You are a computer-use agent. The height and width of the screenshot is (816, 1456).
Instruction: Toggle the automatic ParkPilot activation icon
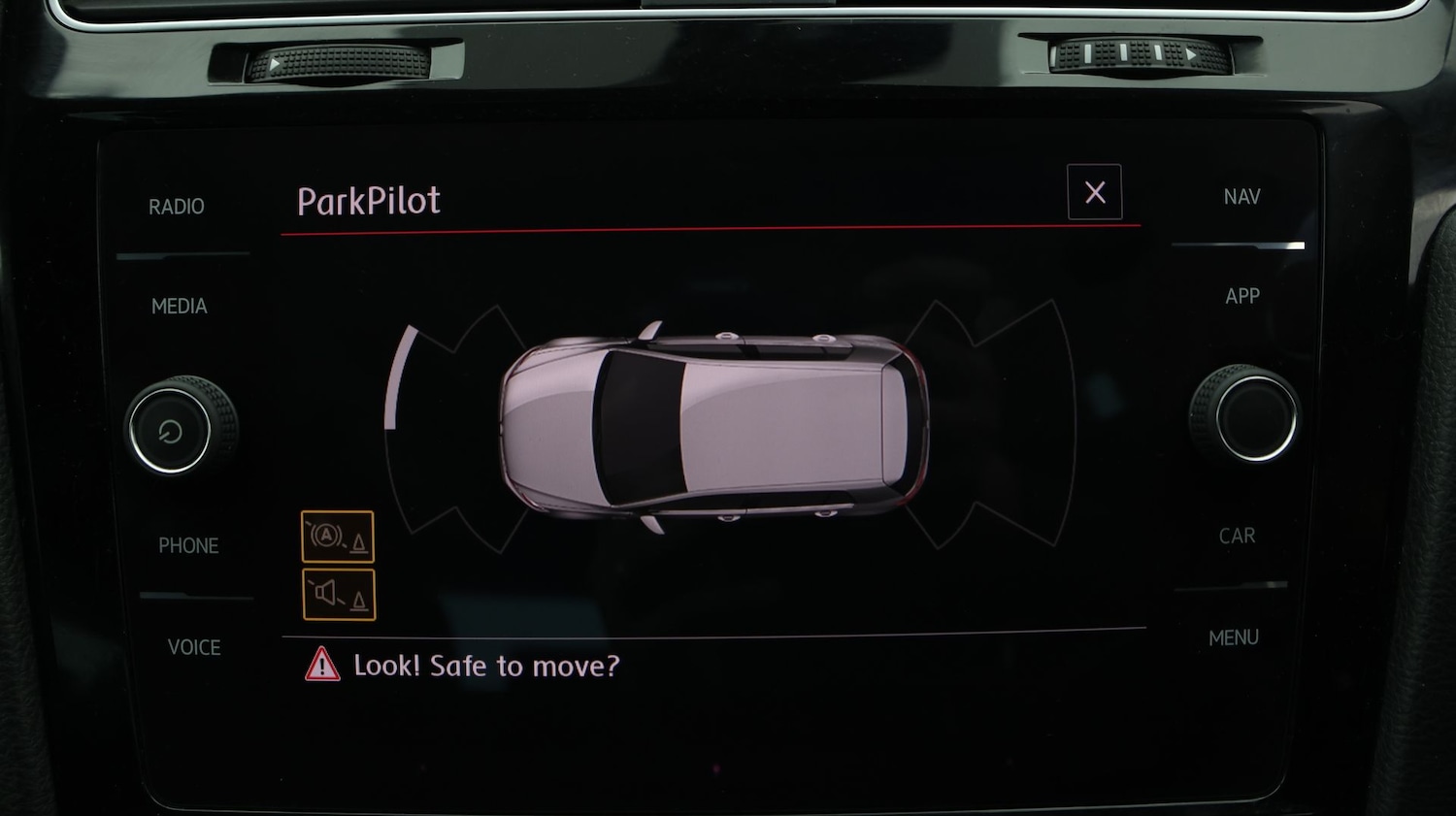pos(338,537)
